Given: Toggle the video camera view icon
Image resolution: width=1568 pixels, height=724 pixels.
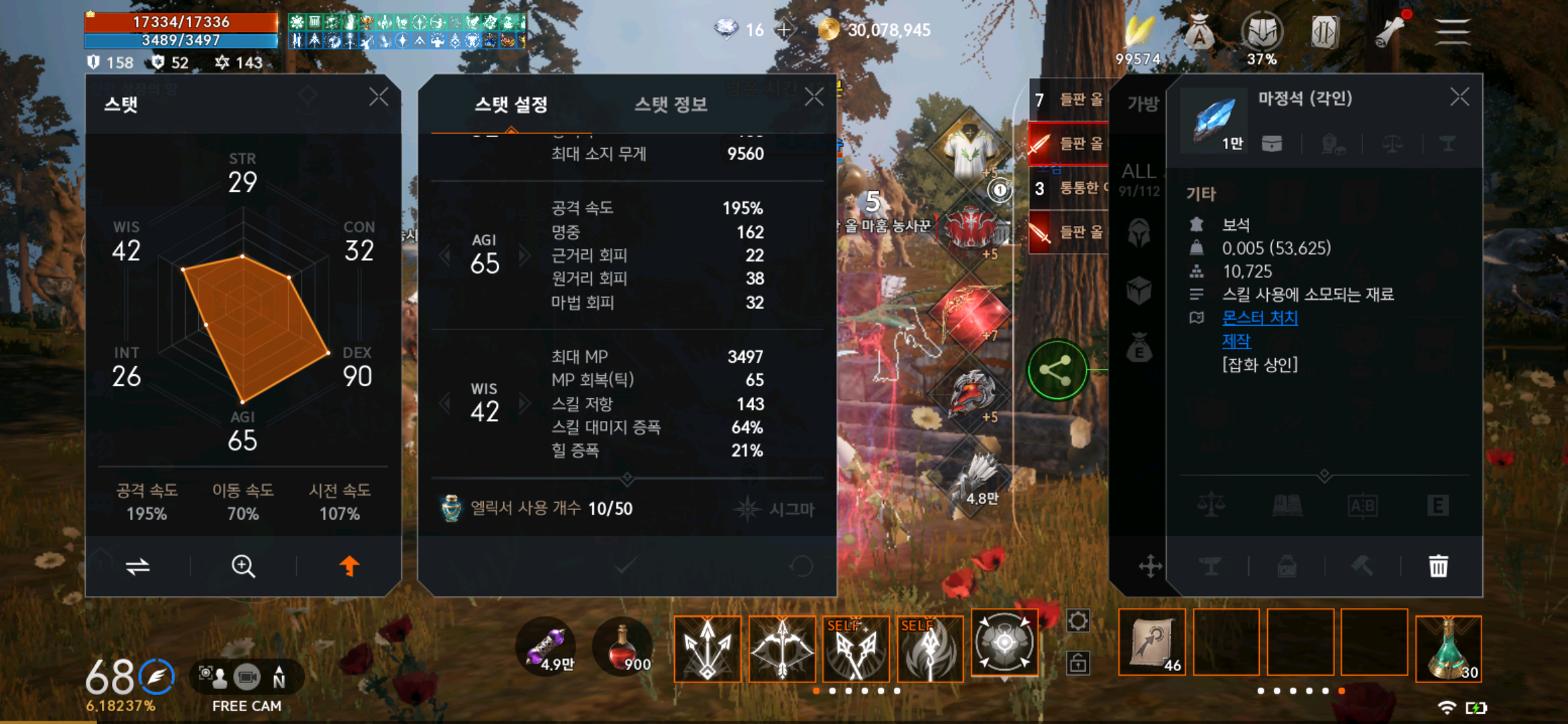Looking at the screenshot, I should pyautogui.click(x=248, y=677).
